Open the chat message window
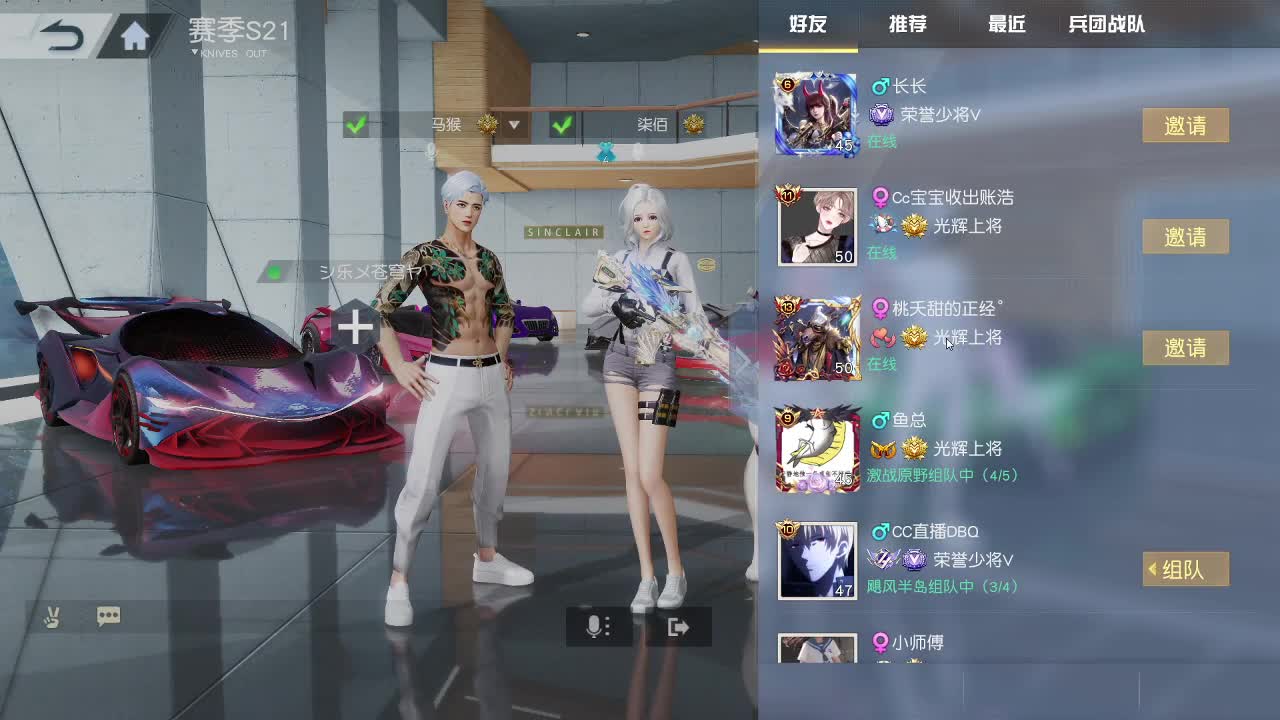This screenshot has width=1280, height=720. [x=108, y=616]
